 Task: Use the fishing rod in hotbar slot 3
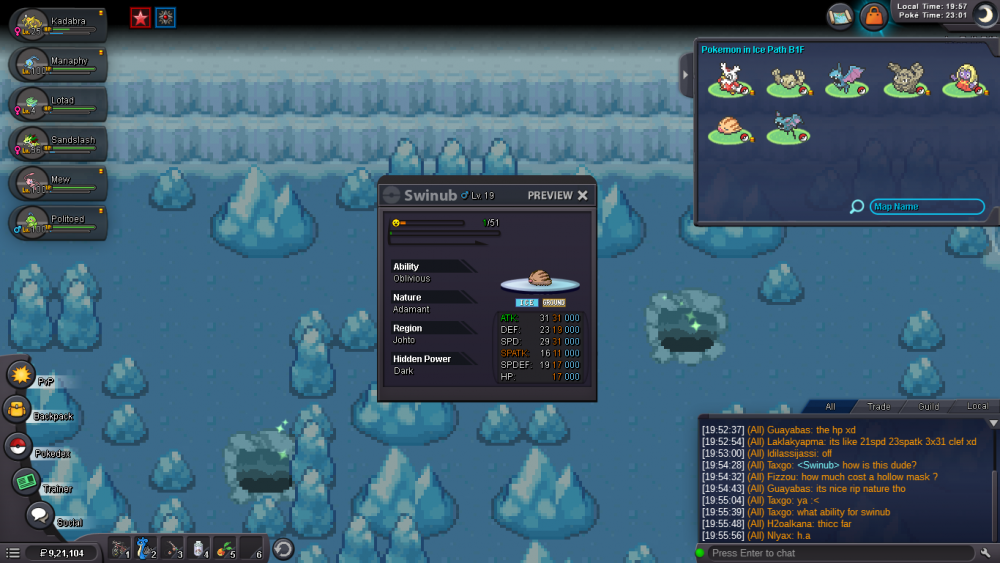click(173, 549)
